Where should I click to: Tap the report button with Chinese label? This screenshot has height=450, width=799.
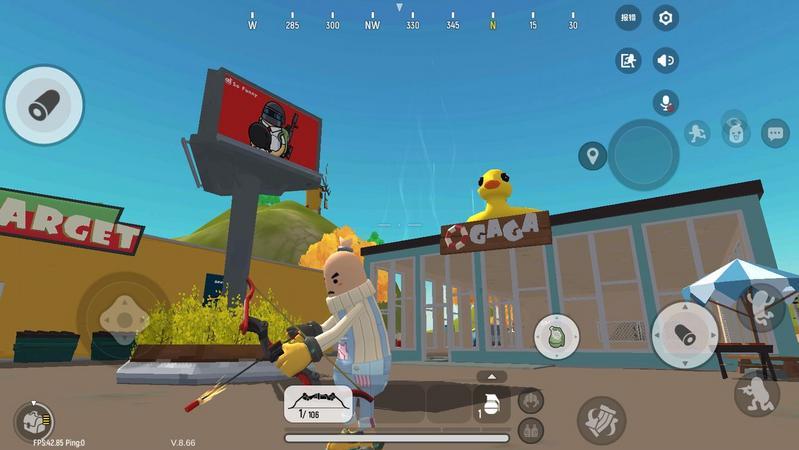(628, 17)
